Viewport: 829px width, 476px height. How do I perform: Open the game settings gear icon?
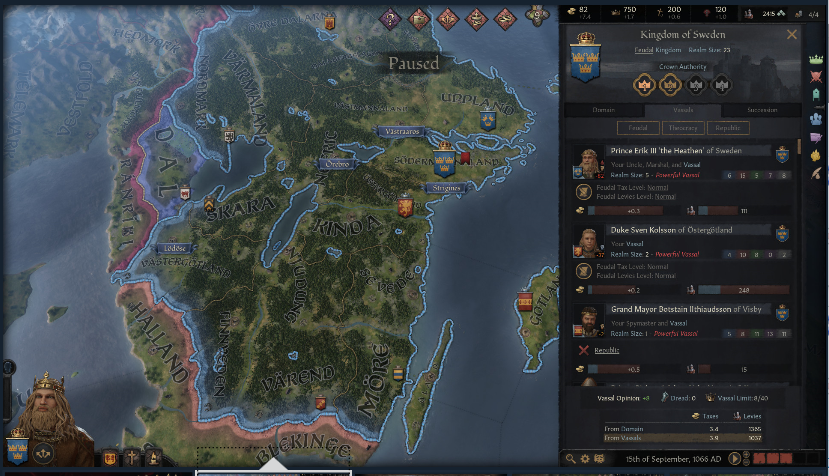click(585, 458)
